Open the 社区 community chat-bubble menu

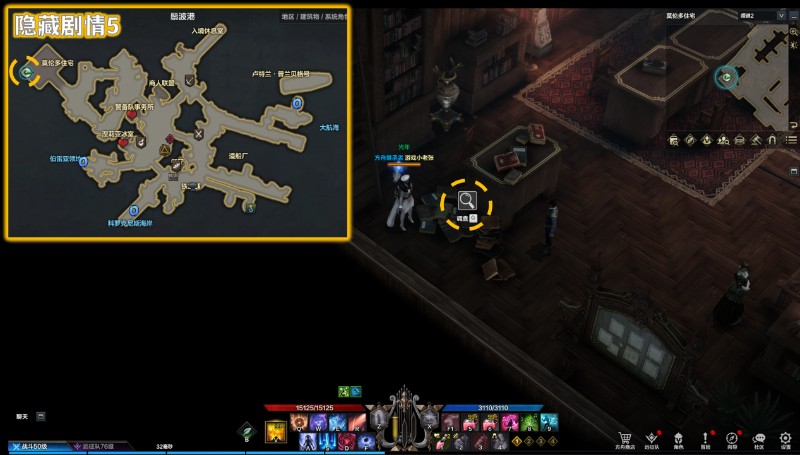point(758,438)
